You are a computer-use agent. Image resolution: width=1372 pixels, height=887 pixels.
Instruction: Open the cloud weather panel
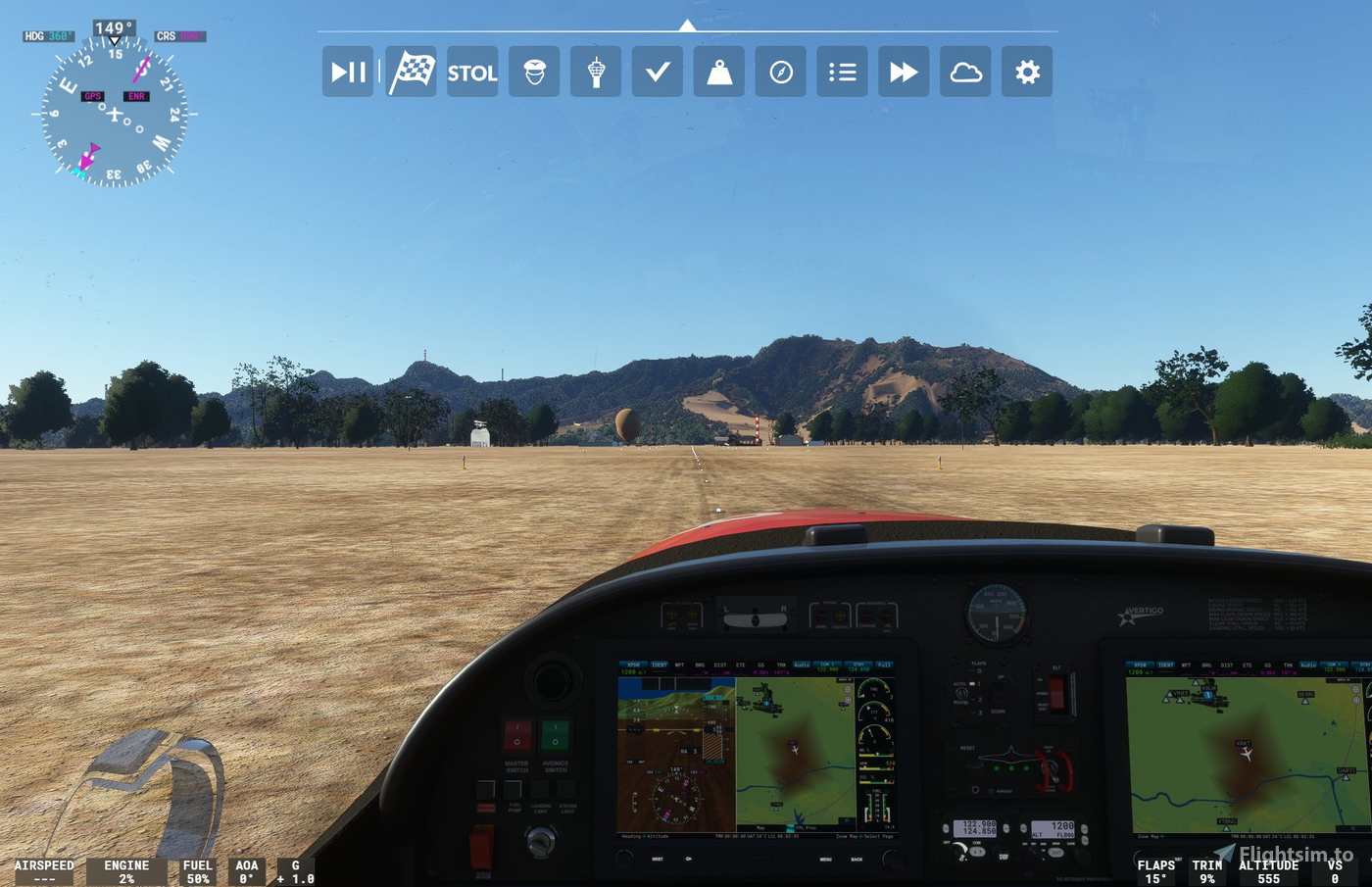pyautogui.click(x=965, y=72)
